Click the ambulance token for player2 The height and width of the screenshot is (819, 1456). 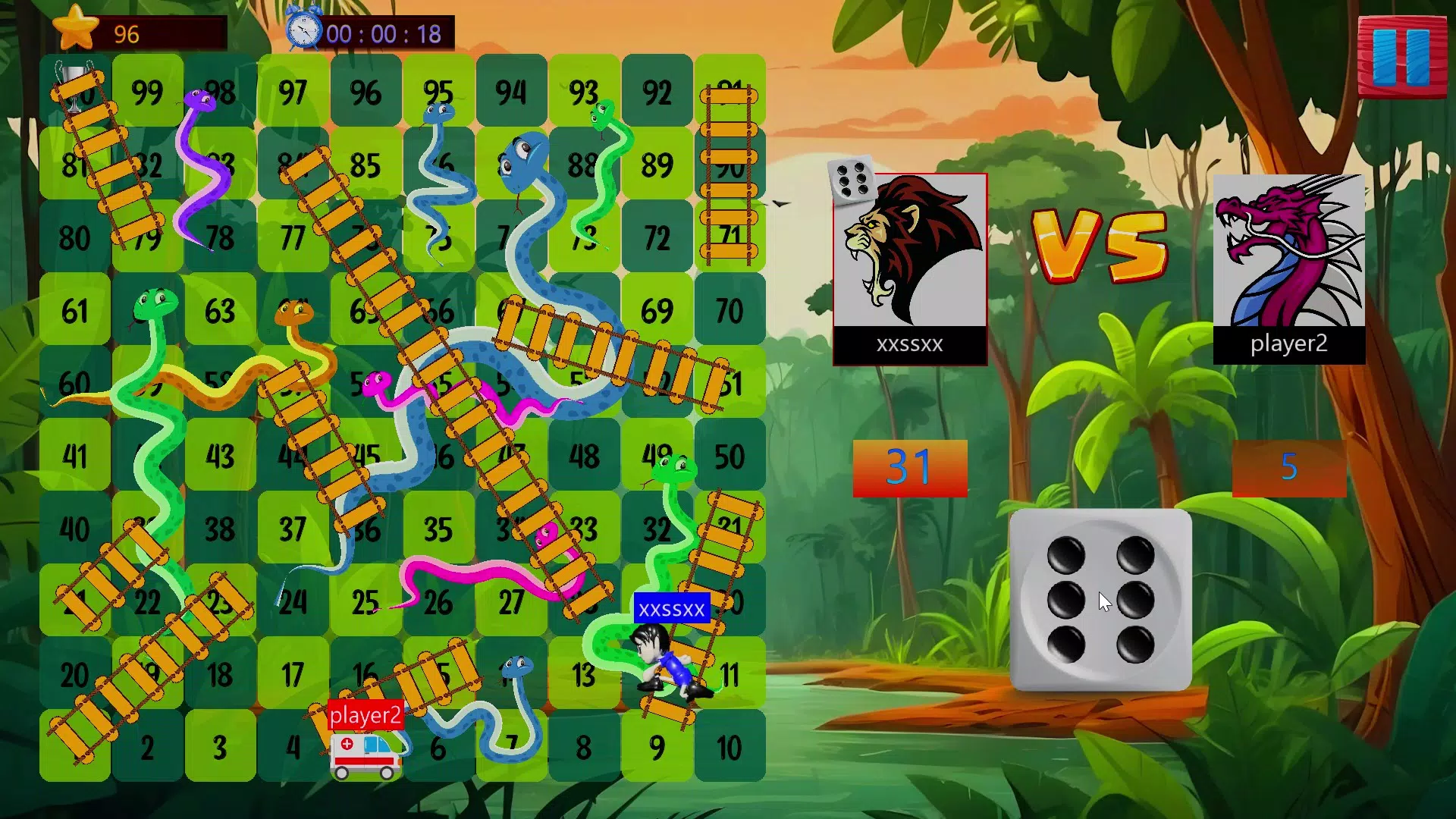pyautogui.click(x=364, y=755)
